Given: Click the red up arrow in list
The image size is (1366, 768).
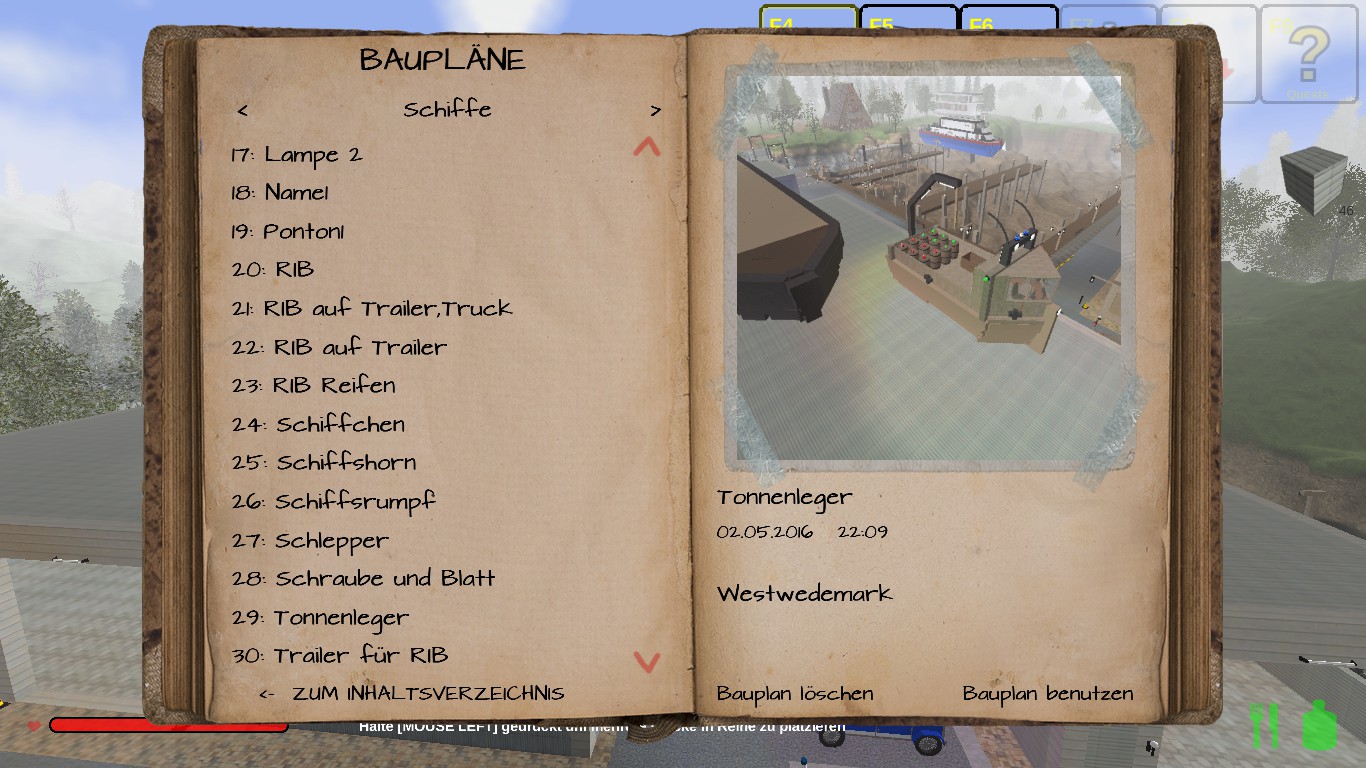Looking at the screenshot, I should pos(647,148).
